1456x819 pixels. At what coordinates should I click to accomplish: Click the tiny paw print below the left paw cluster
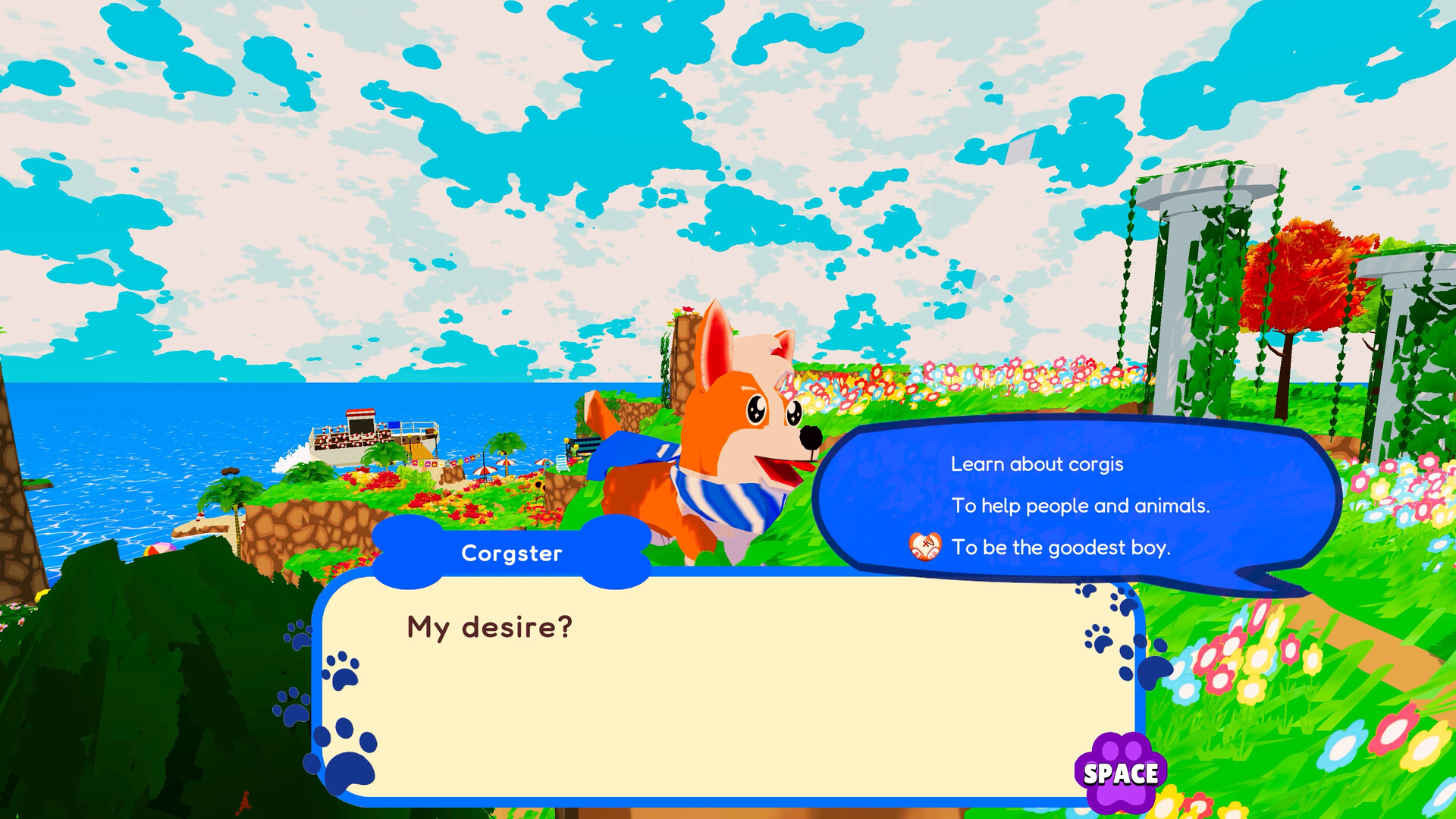pyautogui.click(x=293, y=708)
